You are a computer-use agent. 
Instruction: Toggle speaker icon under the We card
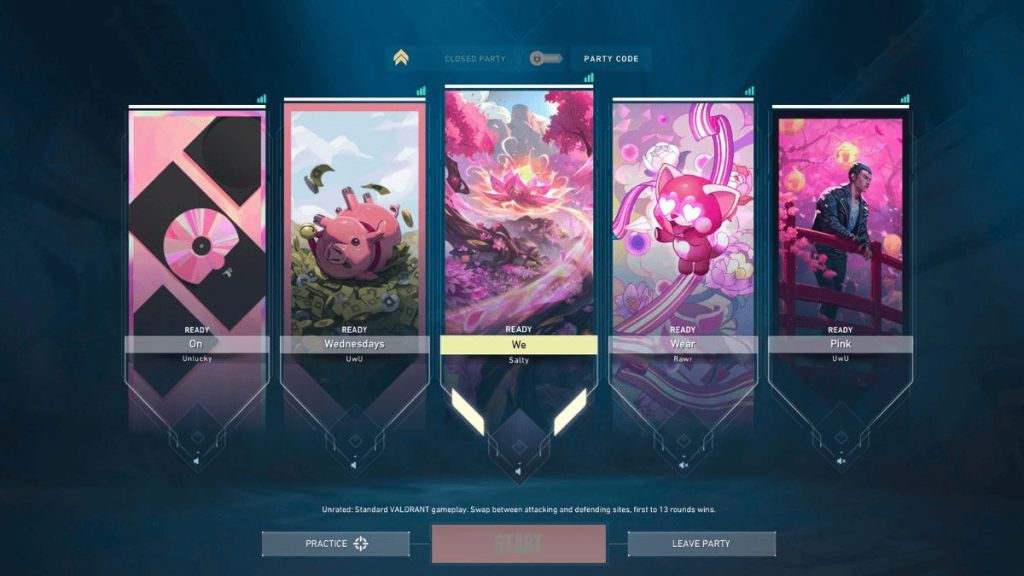pos(518,471)
